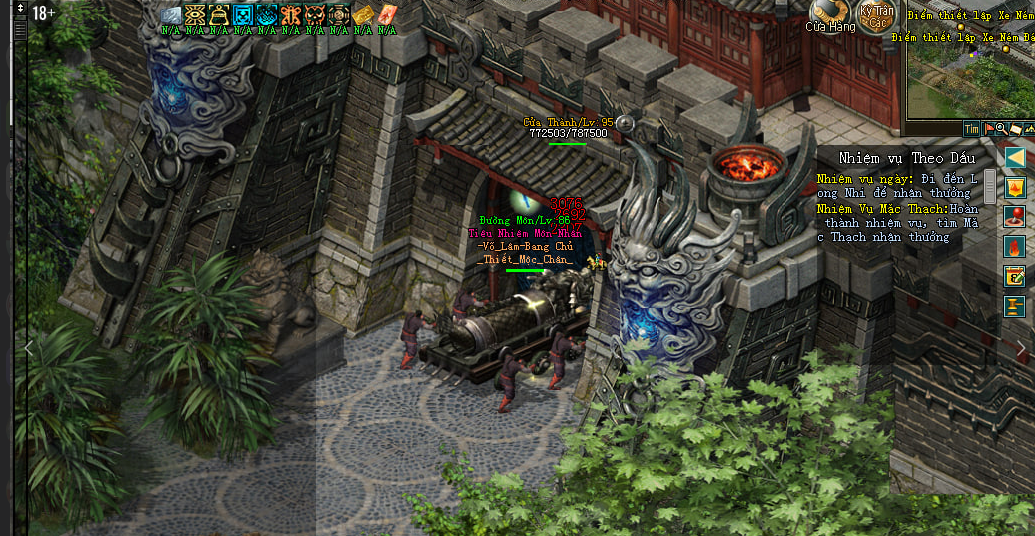Open the golden gavel auction icon
1035x536 pixels.
(1015, 306)
